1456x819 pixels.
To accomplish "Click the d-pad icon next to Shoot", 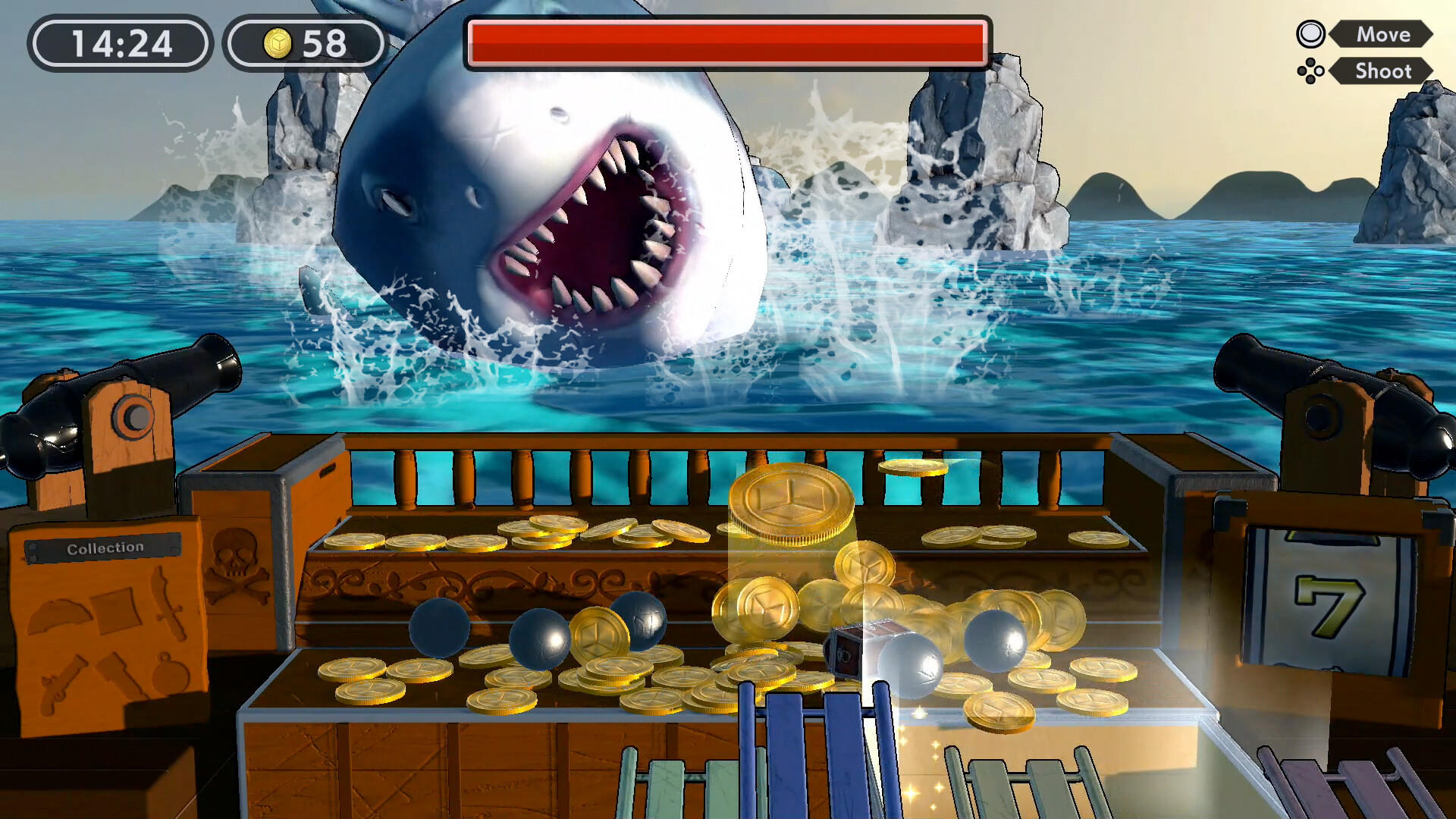I will (1310, 72).
